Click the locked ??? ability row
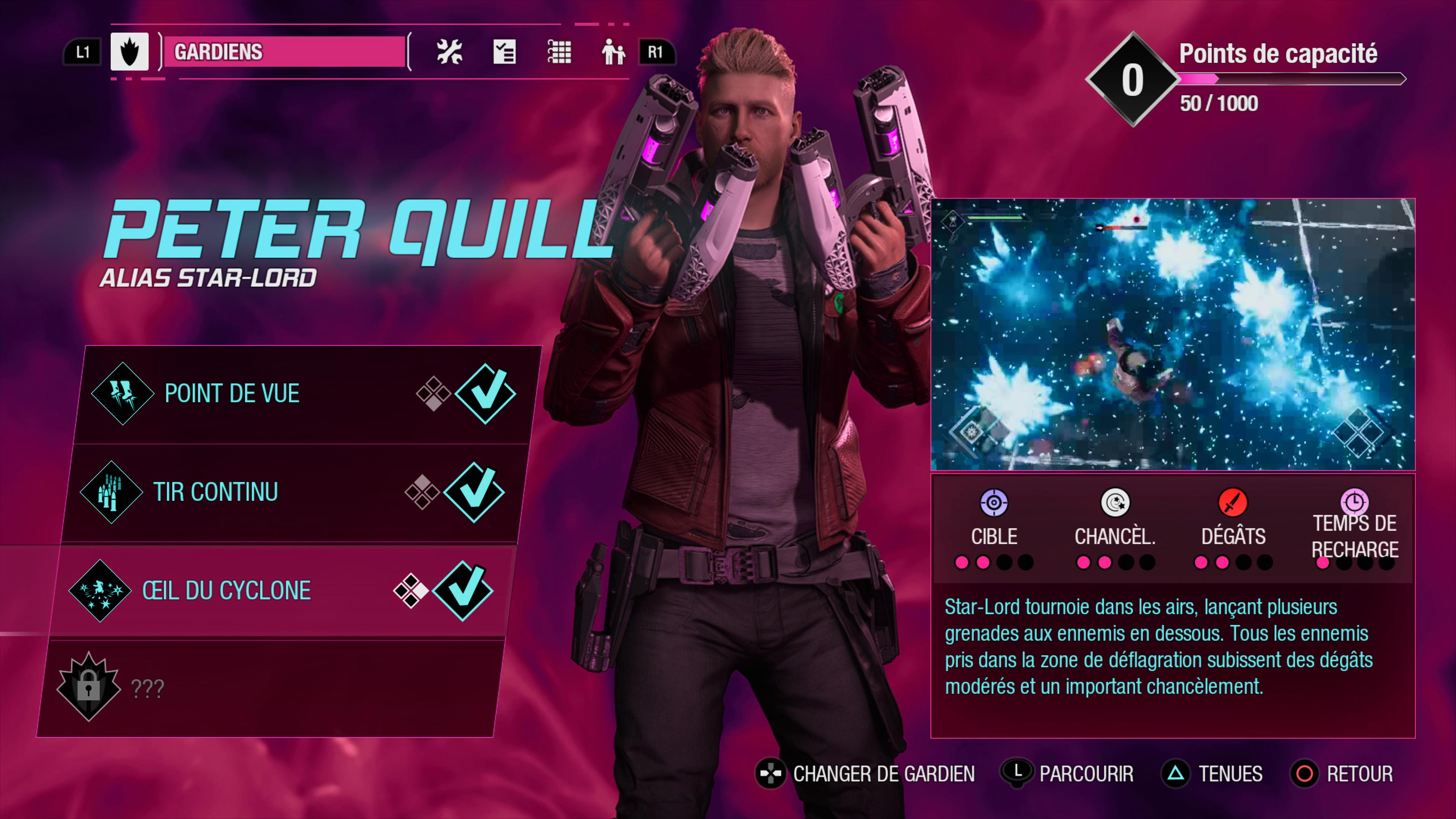The width and height of the screenshot is (1456, 819). click(271, 689)
